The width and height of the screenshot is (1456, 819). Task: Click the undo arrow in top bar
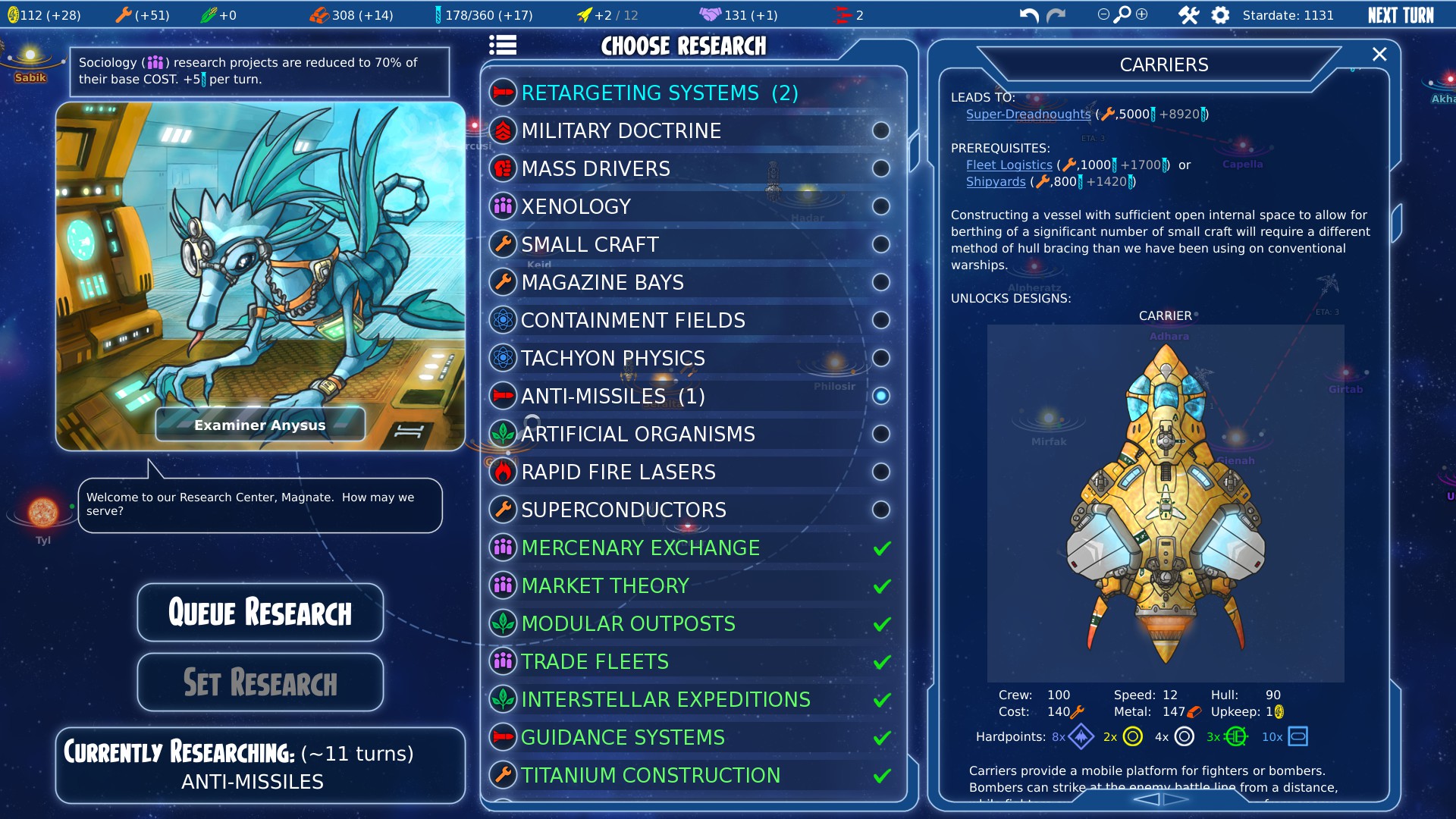pyautogui.click(x=1030, y=13)
